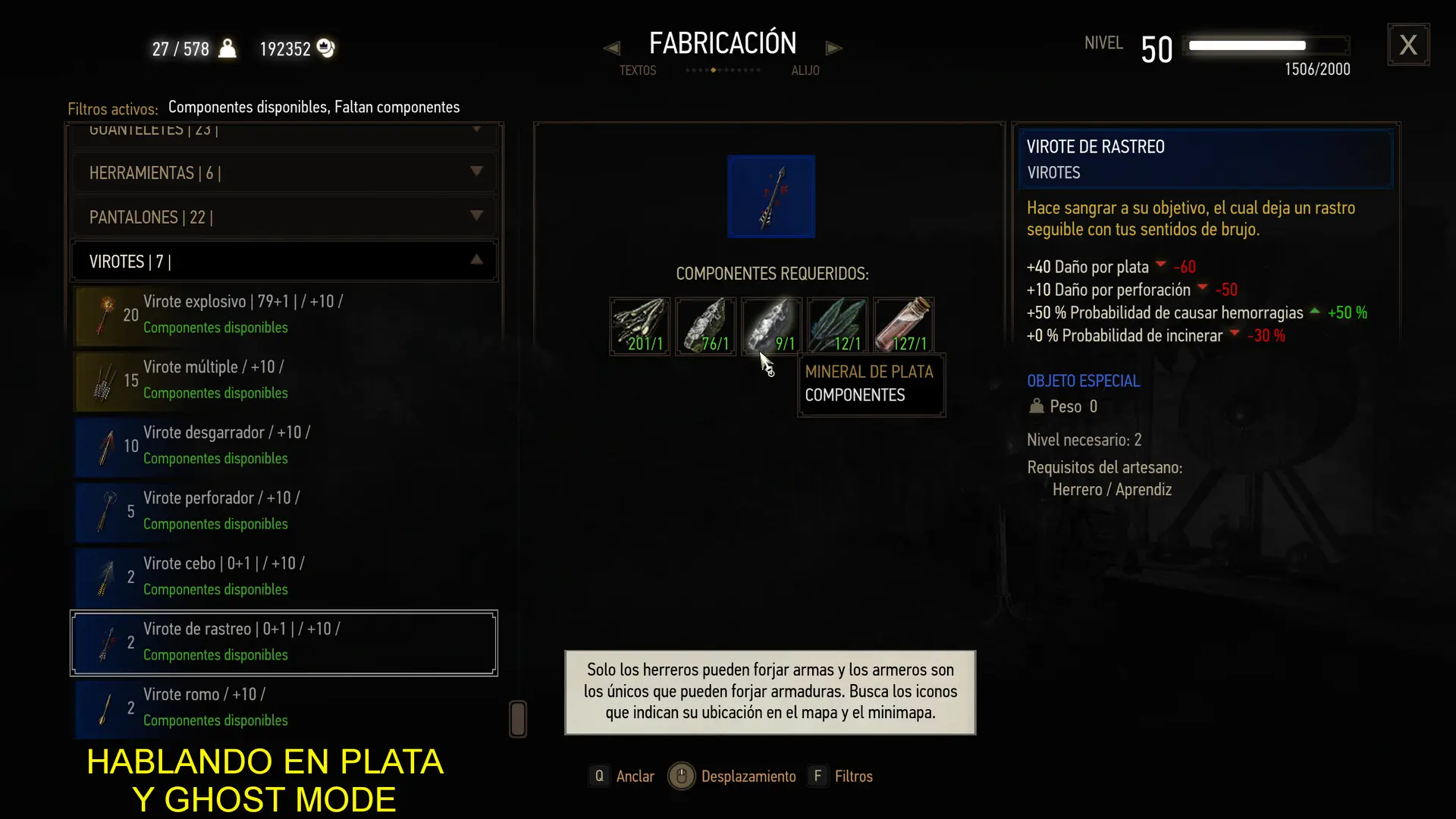Close the crafting menu with X

1408,45
